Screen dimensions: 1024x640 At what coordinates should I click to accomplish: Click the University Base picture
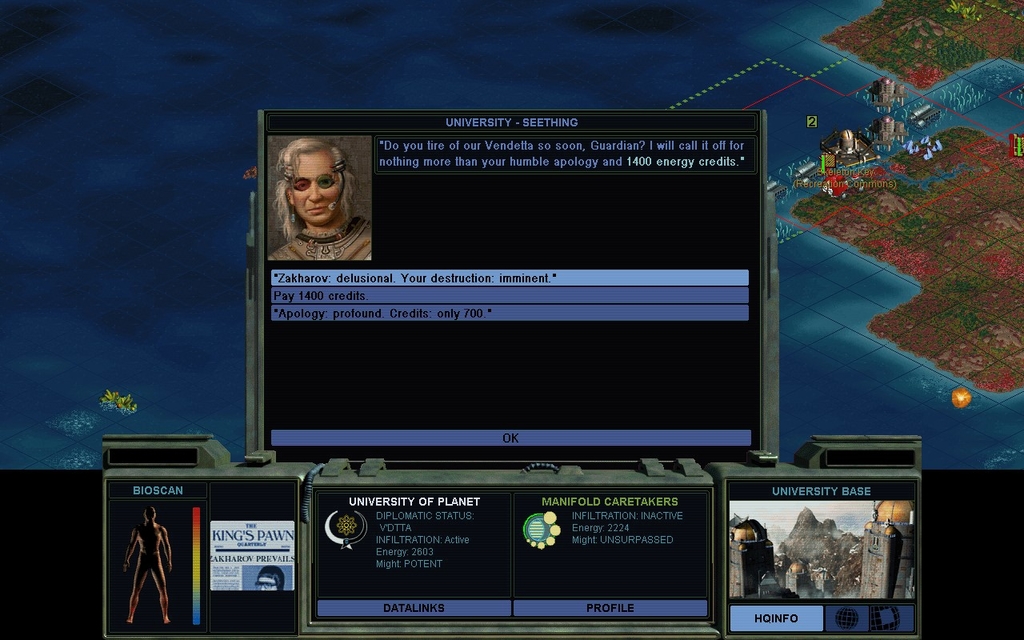(820, 550)
